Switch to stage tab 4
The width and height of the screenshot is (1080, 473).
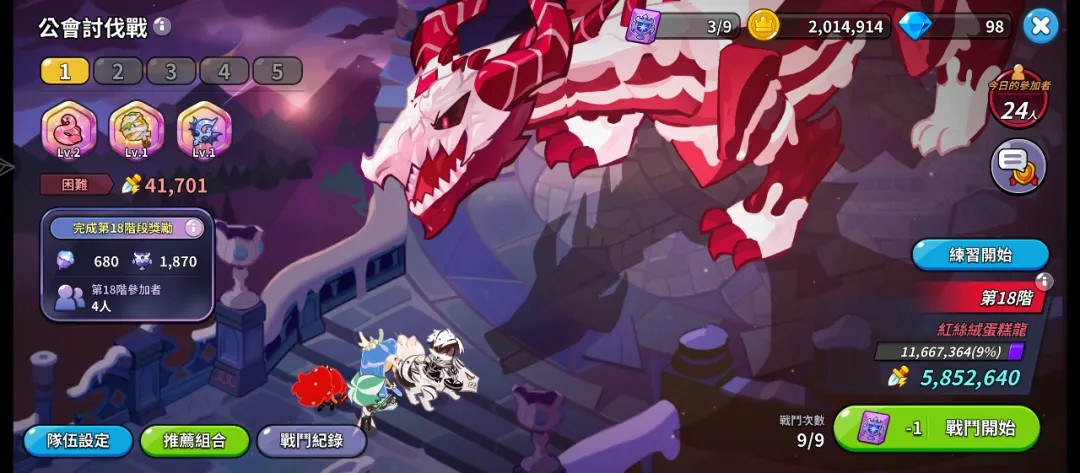point(224,71)
